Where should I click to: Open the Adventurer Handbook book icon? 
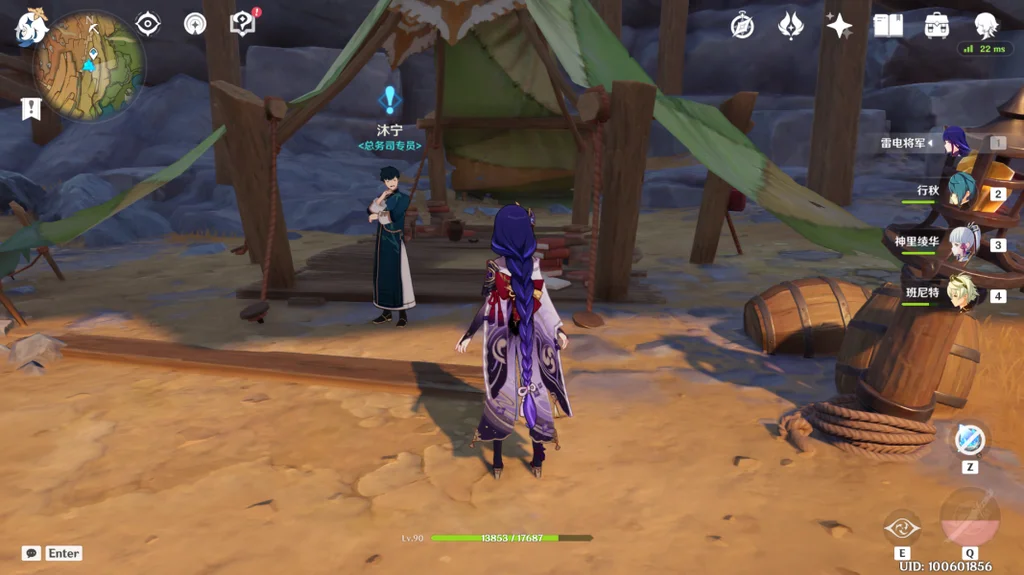tap(888, 26)
